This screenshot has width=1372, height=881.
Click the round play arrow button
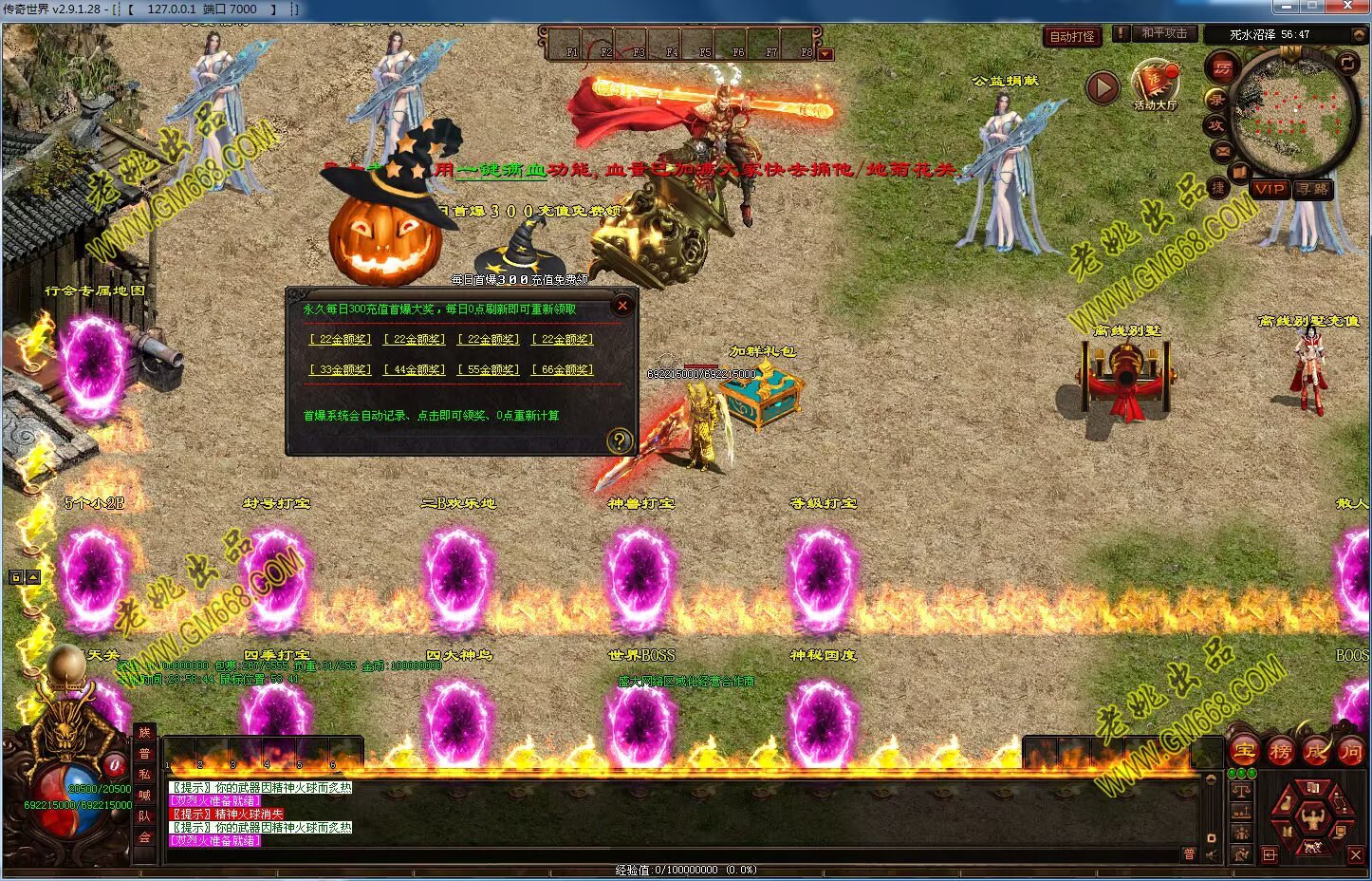(x=1102, y=88)
